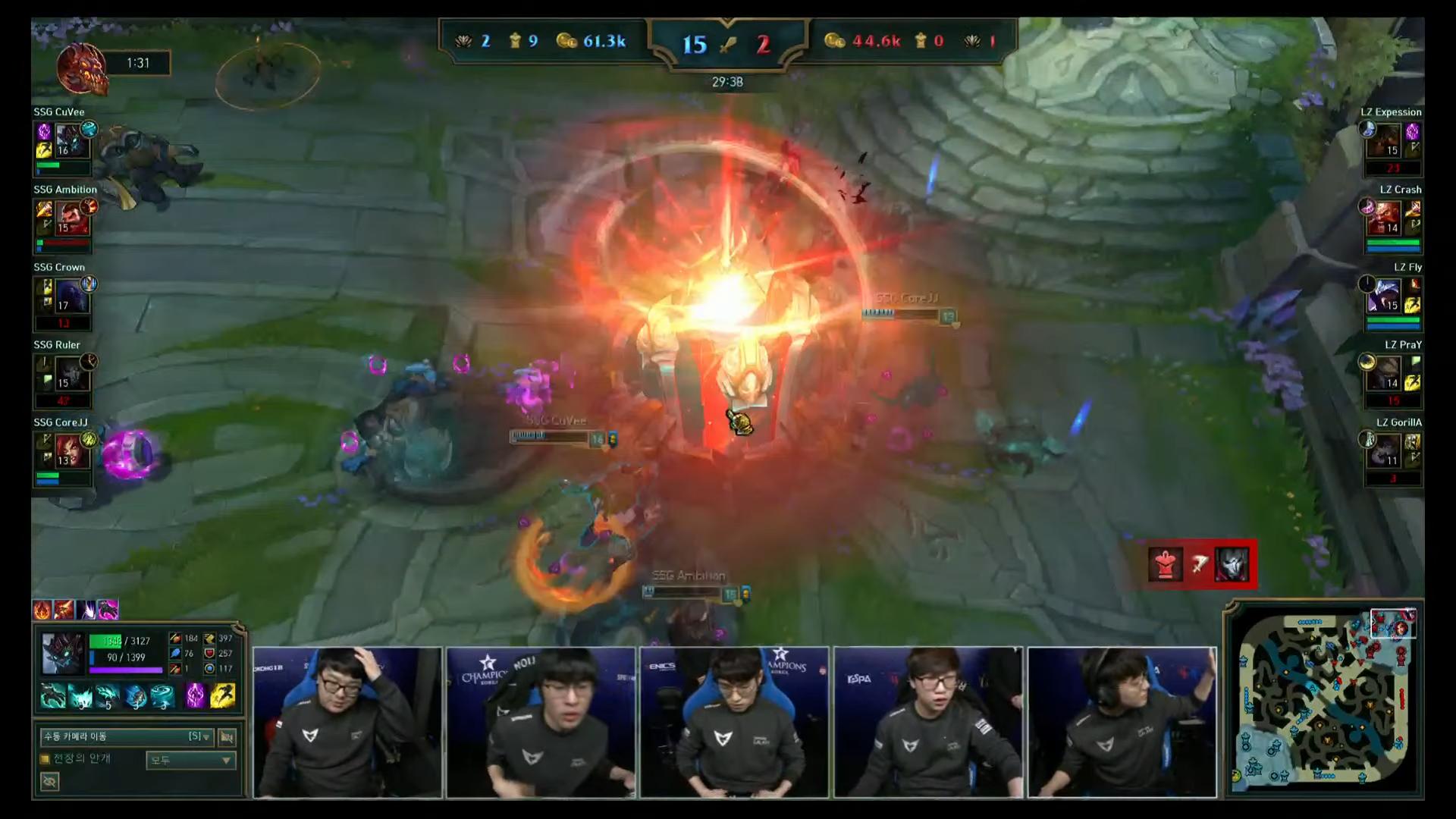Image resolution: width=1456 pixels, height=819 pixels.
Task: Open the team visibility dropdown
Action: [x=190, y=760]
